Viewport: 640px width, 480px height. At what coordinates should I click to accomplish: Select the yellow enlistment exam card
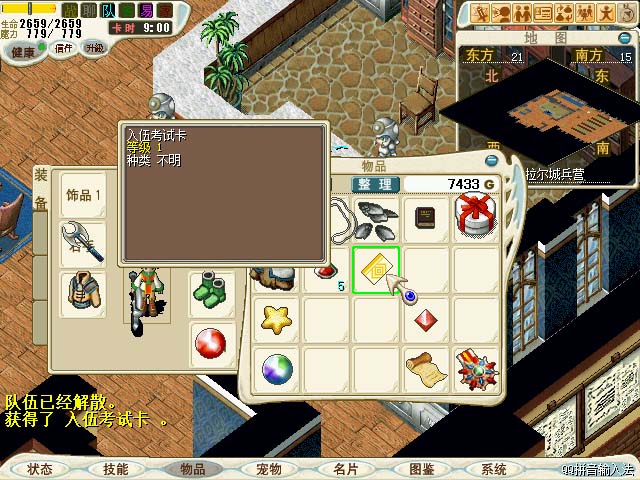pyautogui.click(x=376, y=269)
